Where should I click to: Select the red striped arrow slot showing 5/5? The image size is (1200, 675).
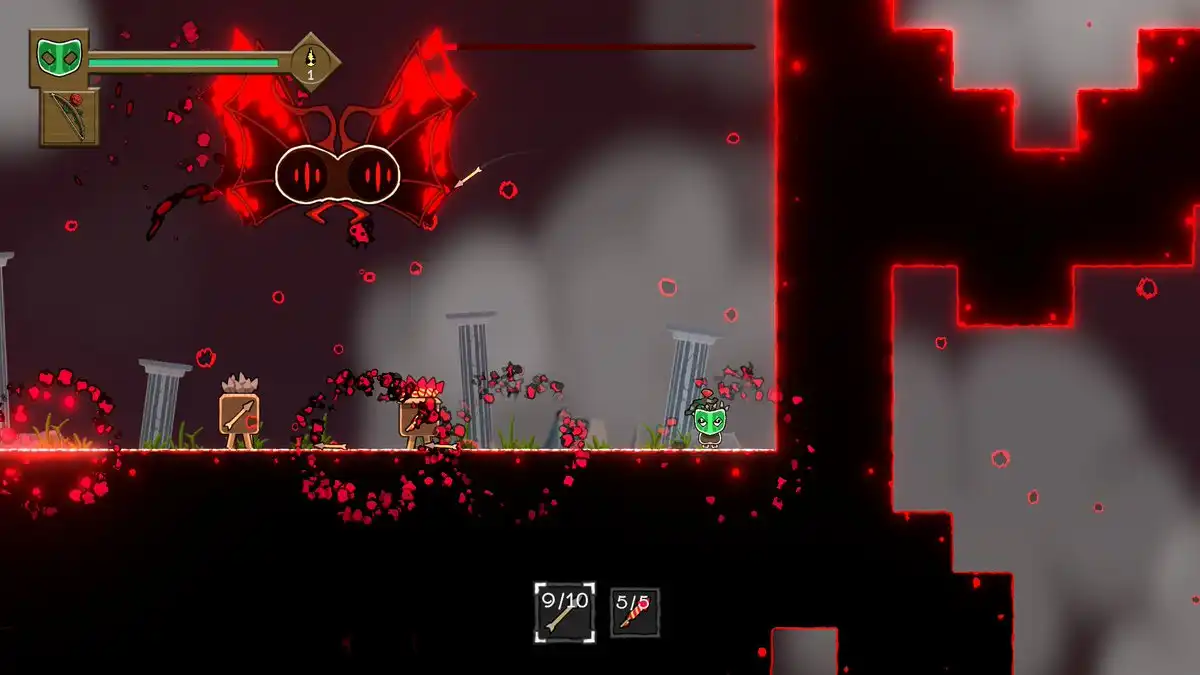pos(635,612)
